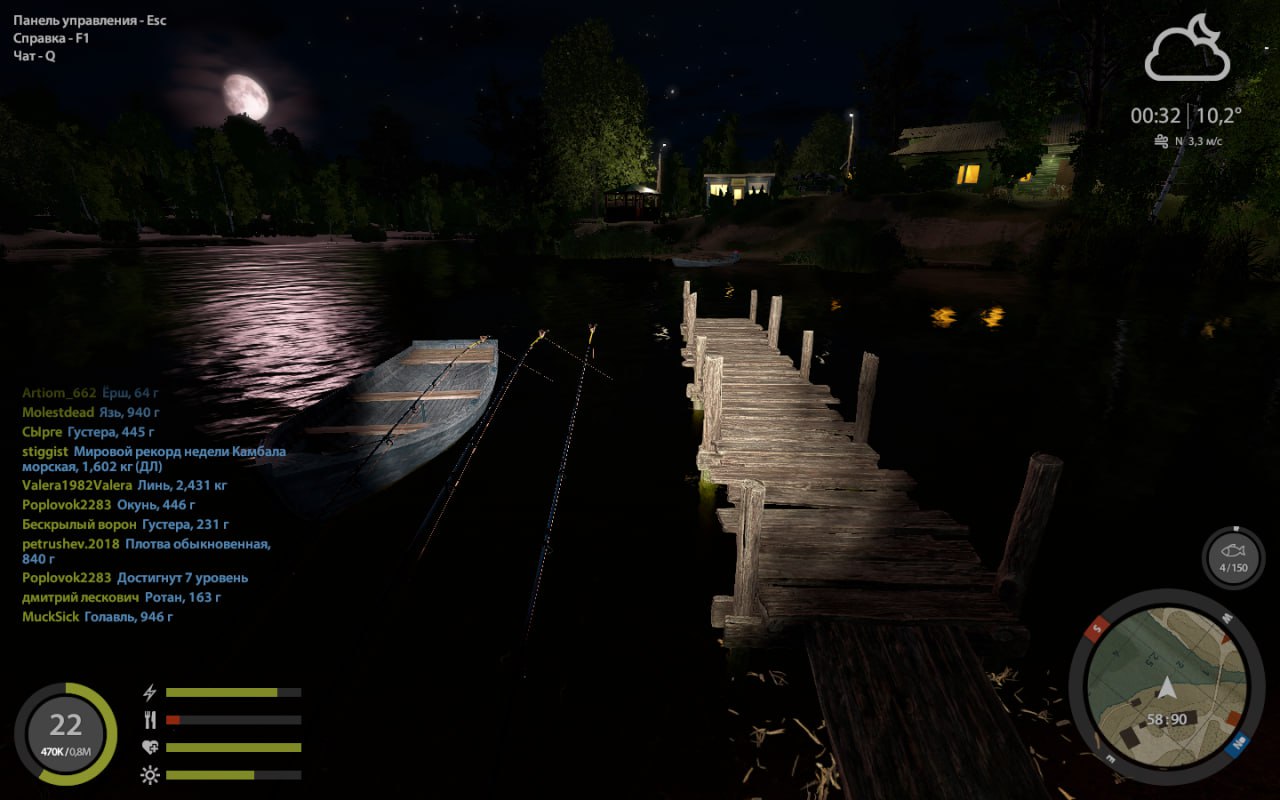1280x800 pixels.
Task: Open the cloud and moon weather icon
Action: (x=1187, y=48)
